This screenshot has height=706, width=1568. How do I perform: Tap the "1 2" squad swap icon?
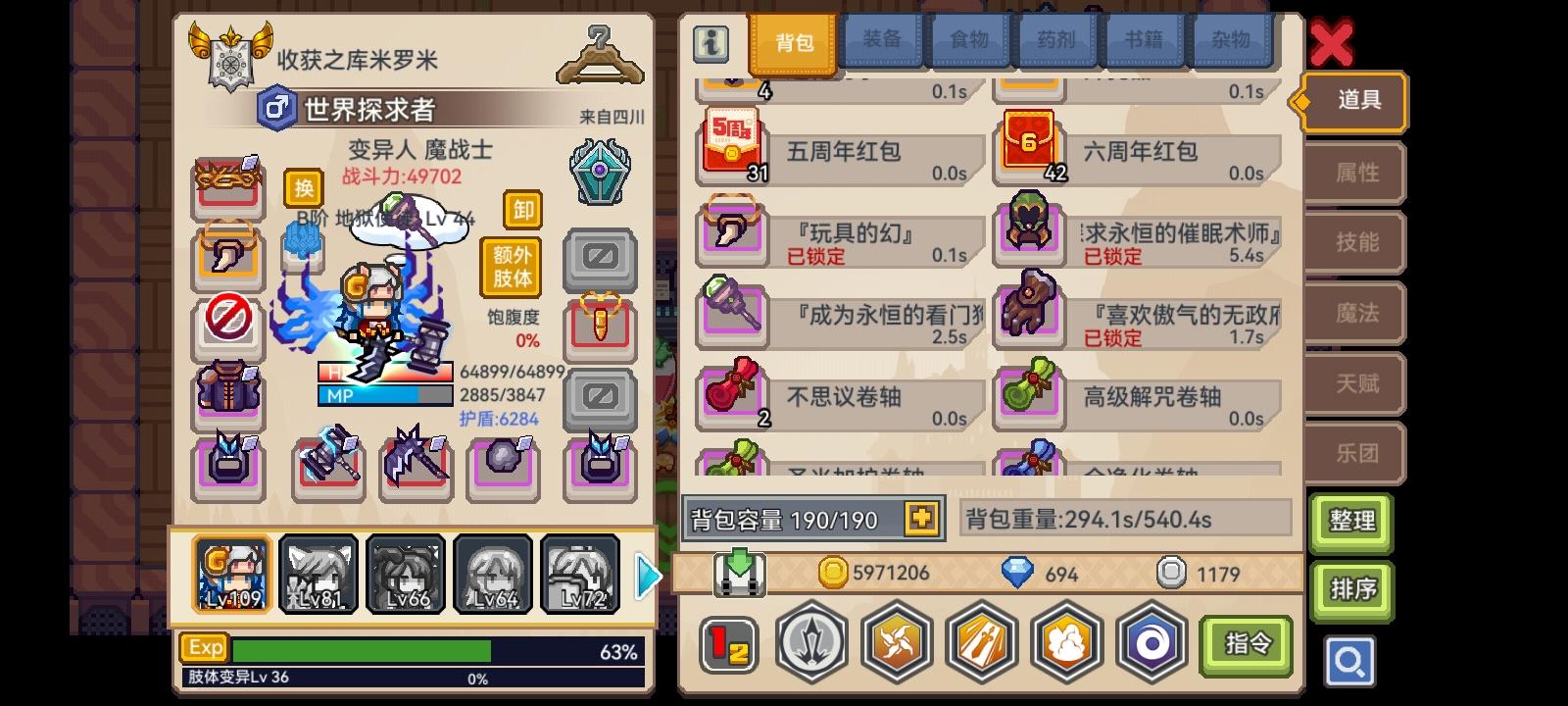click(726, 643)
